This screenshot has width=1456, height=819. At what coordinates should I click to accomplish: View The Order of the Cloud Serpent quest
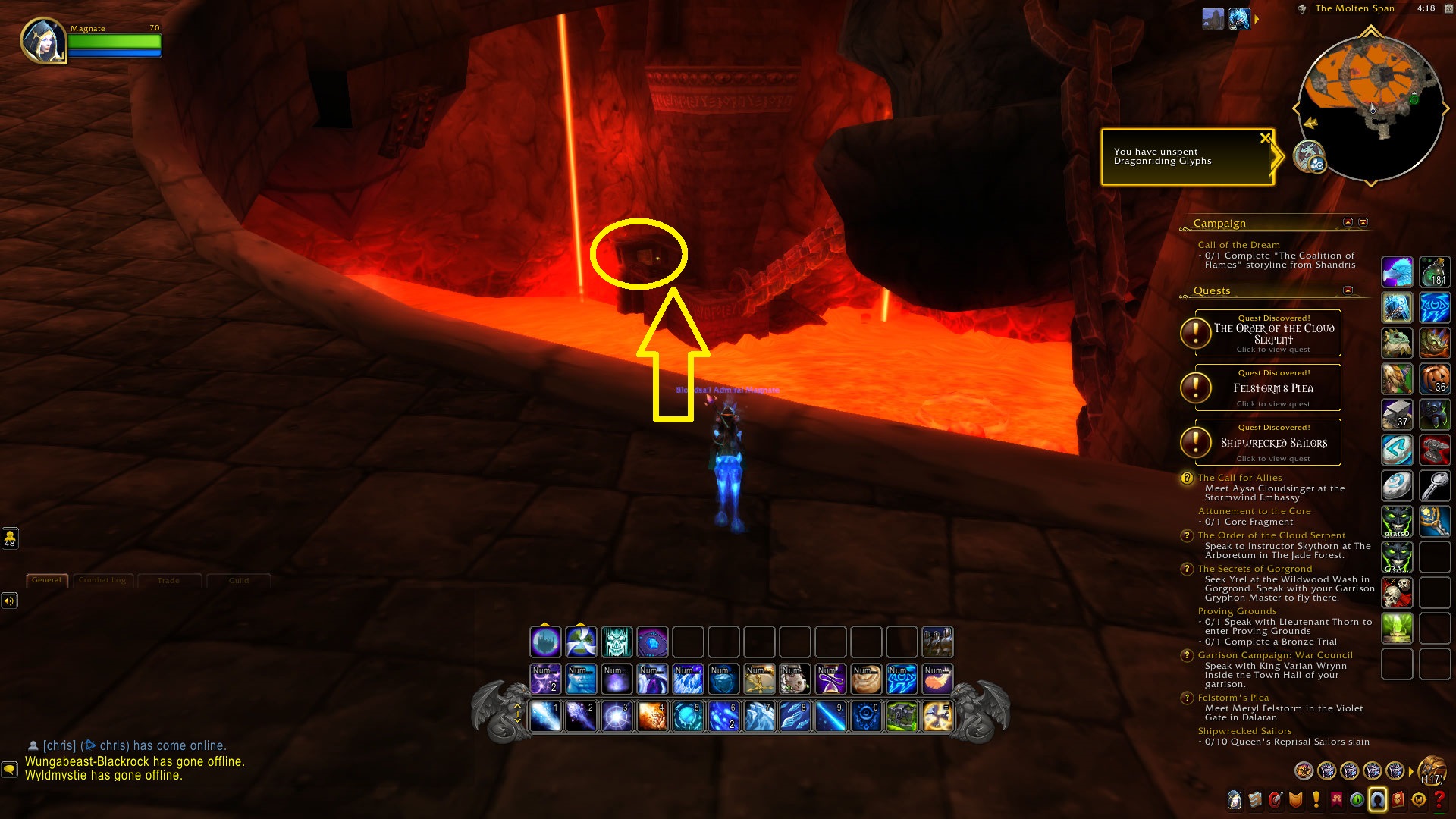pyautogui.click(x=1273, y=334)
